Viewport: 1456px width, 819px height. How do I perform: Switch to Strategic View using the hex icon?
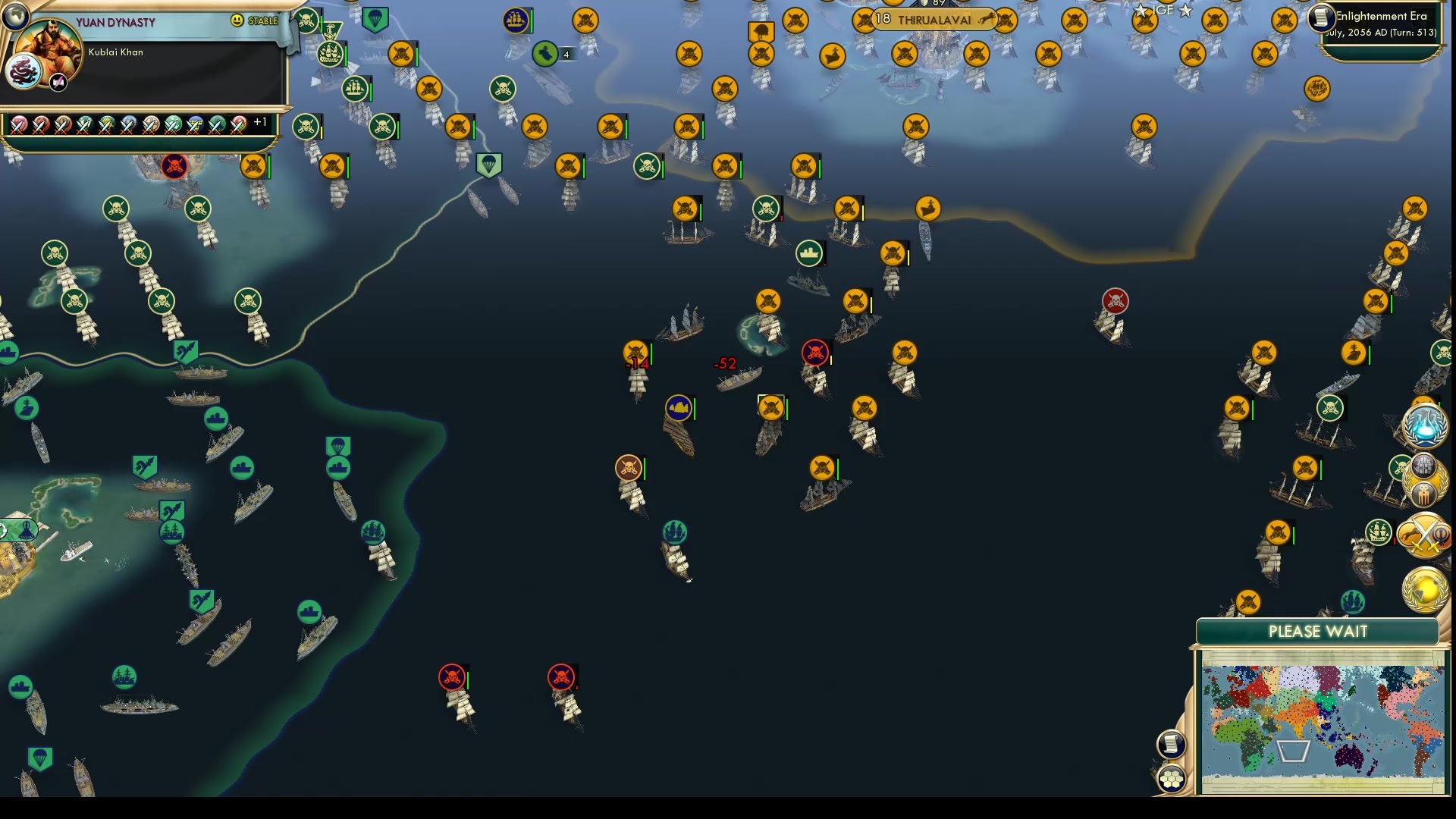point(1172,777)
